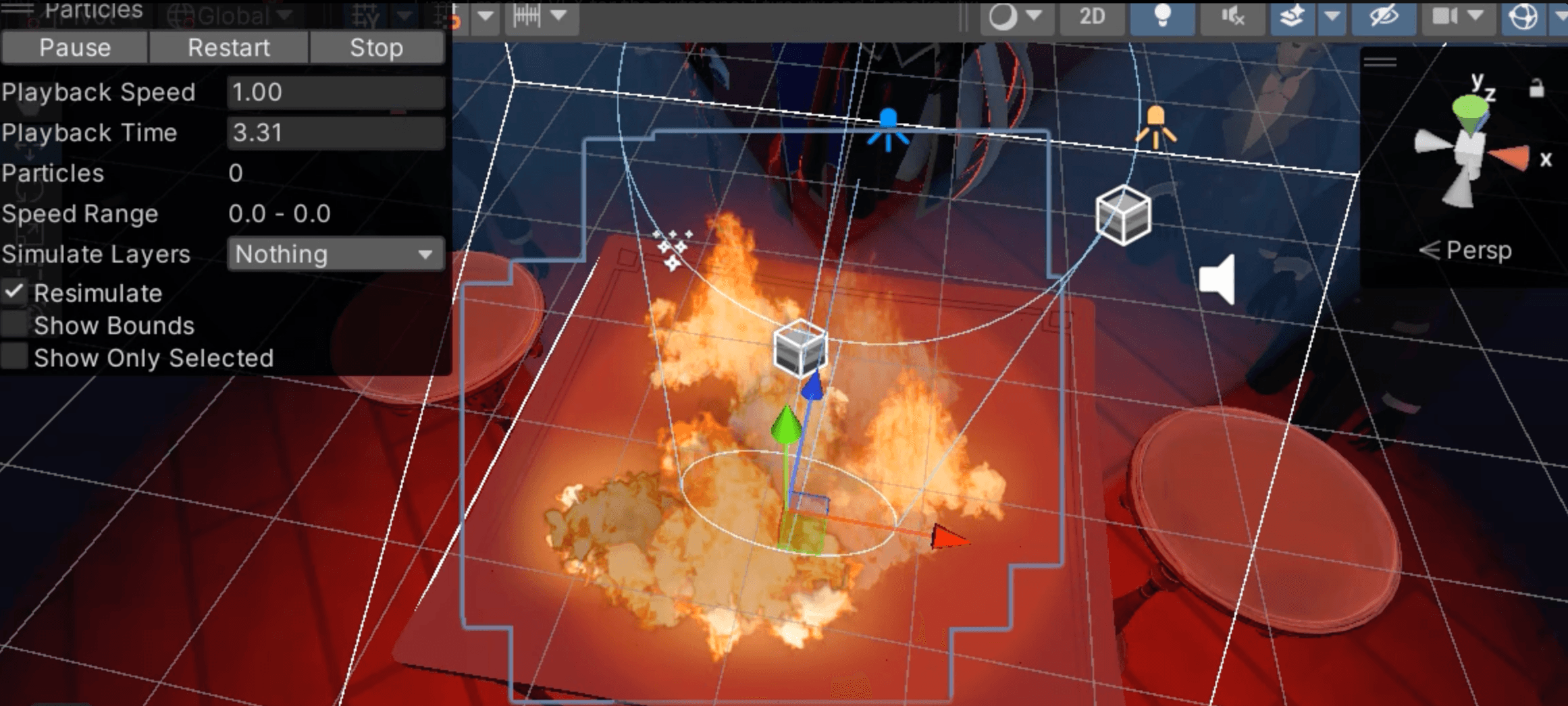Stop the particle simulation
The height and width of the screenshot is (706, 1568).
point(376,48)
